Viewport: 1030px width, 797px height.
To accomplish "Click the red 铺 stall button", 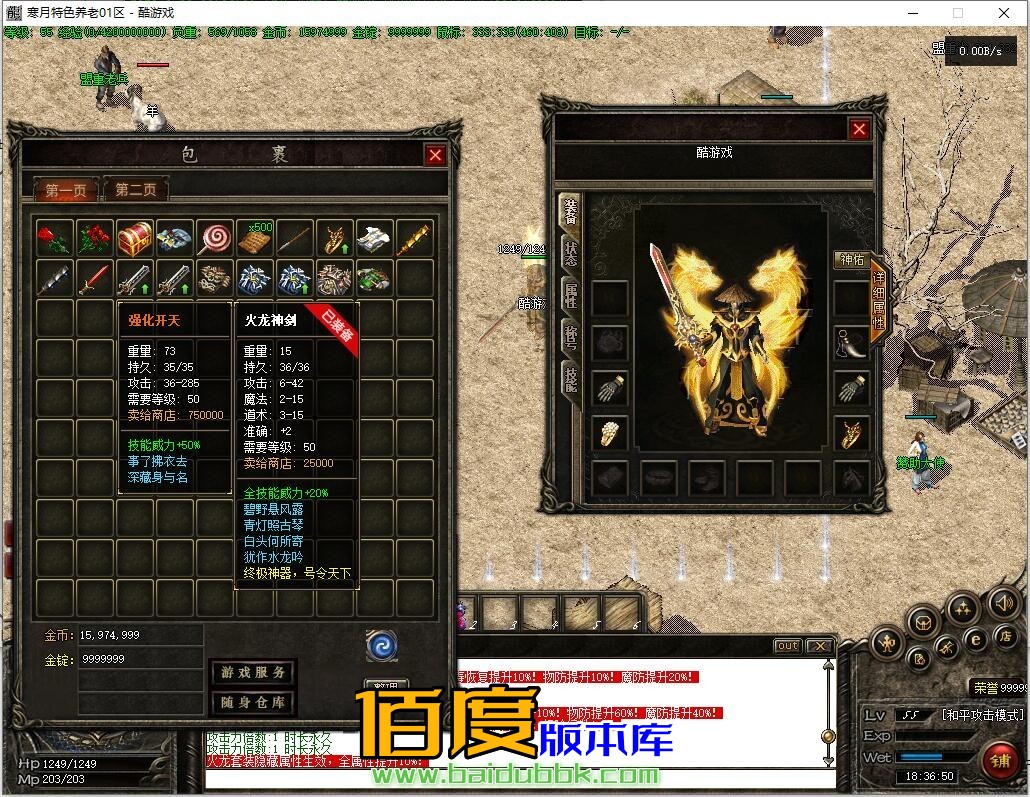I will [997, 757].
